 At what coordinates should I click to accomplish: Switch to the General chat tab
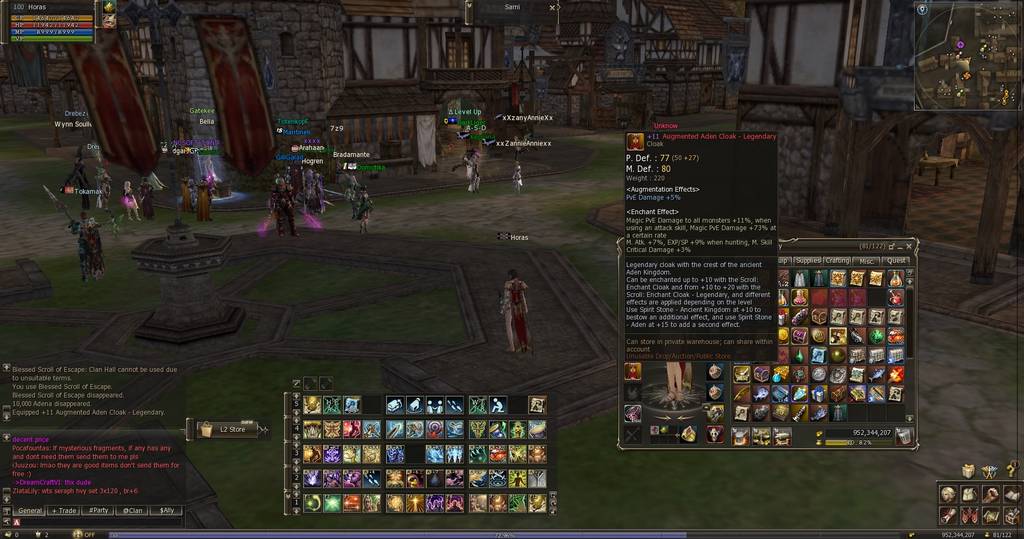[x=30, y=510]
